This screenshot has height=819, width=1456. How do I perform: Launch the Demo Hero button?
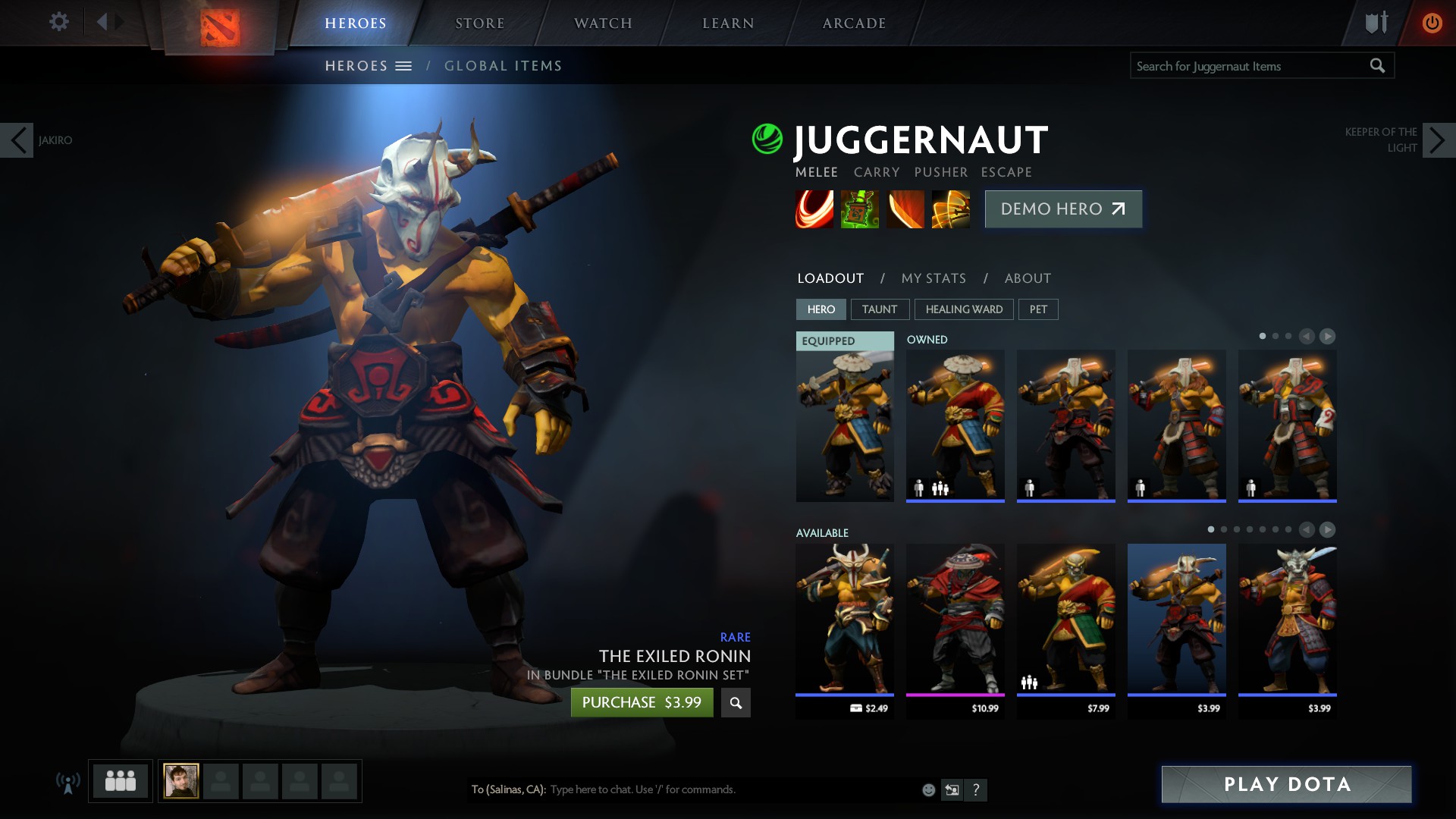[x=1063, y=209]
